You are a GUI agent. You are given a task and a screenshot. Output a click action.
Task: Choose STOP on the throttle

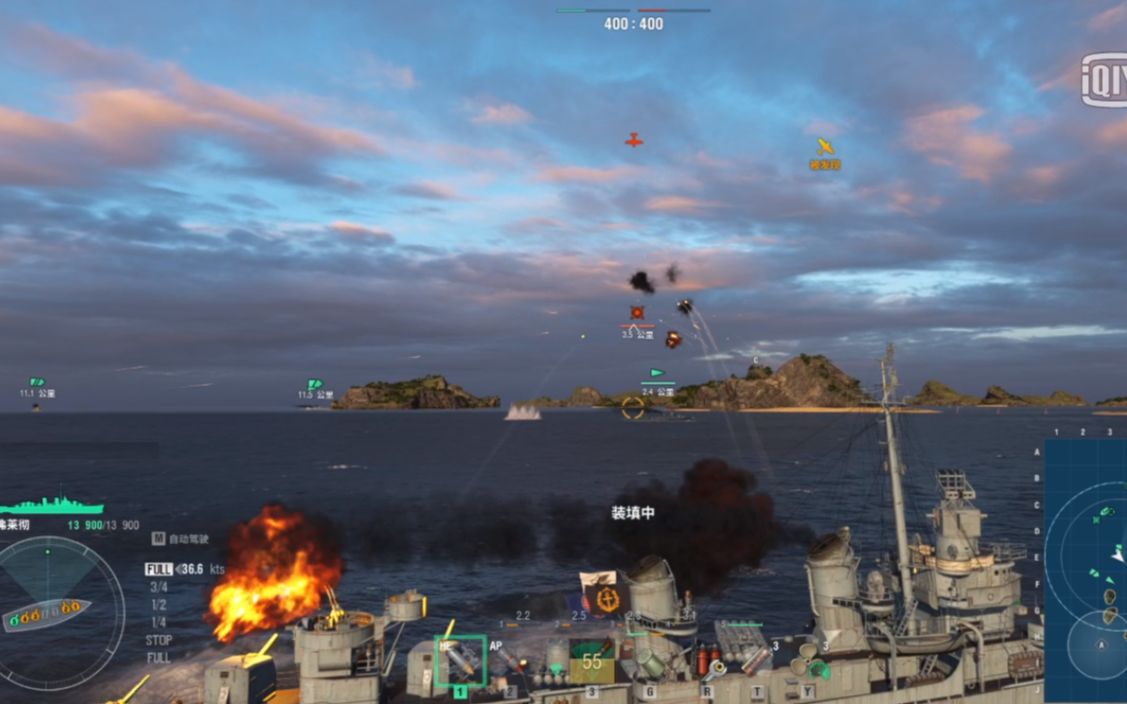tap(159, 640)
